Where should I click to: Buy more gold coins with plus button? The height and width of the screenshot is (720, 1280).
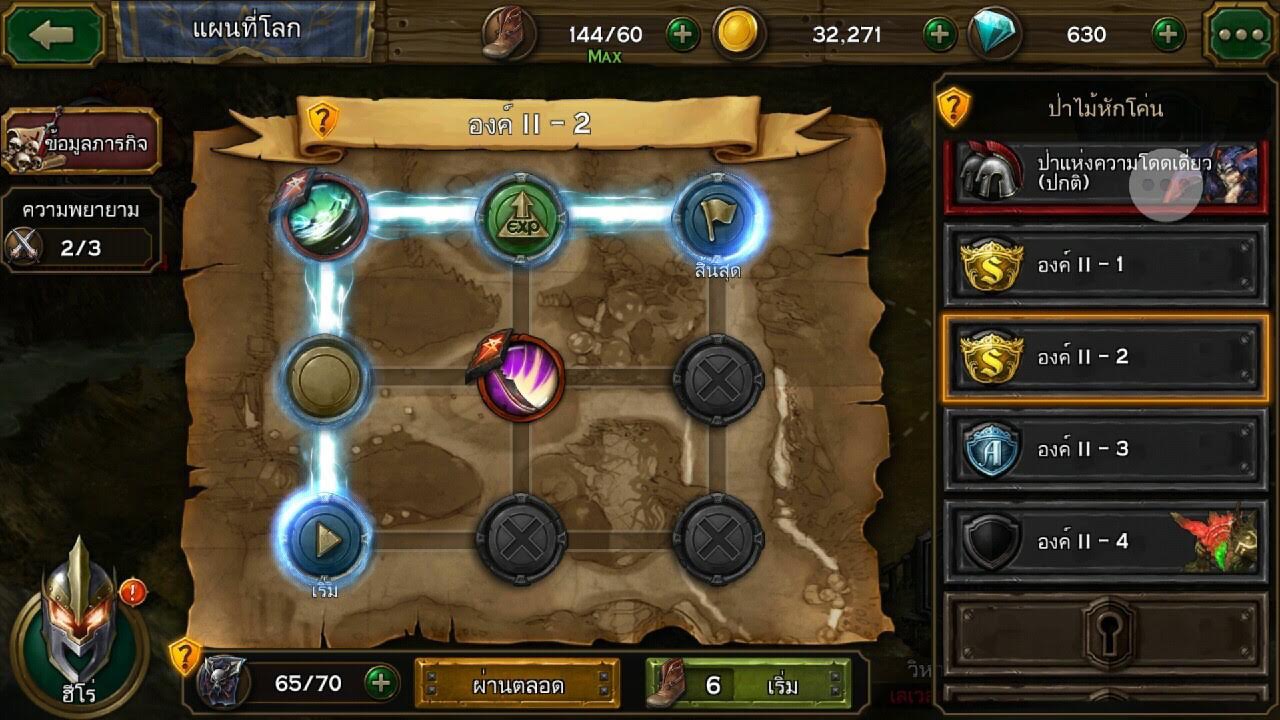938,35
